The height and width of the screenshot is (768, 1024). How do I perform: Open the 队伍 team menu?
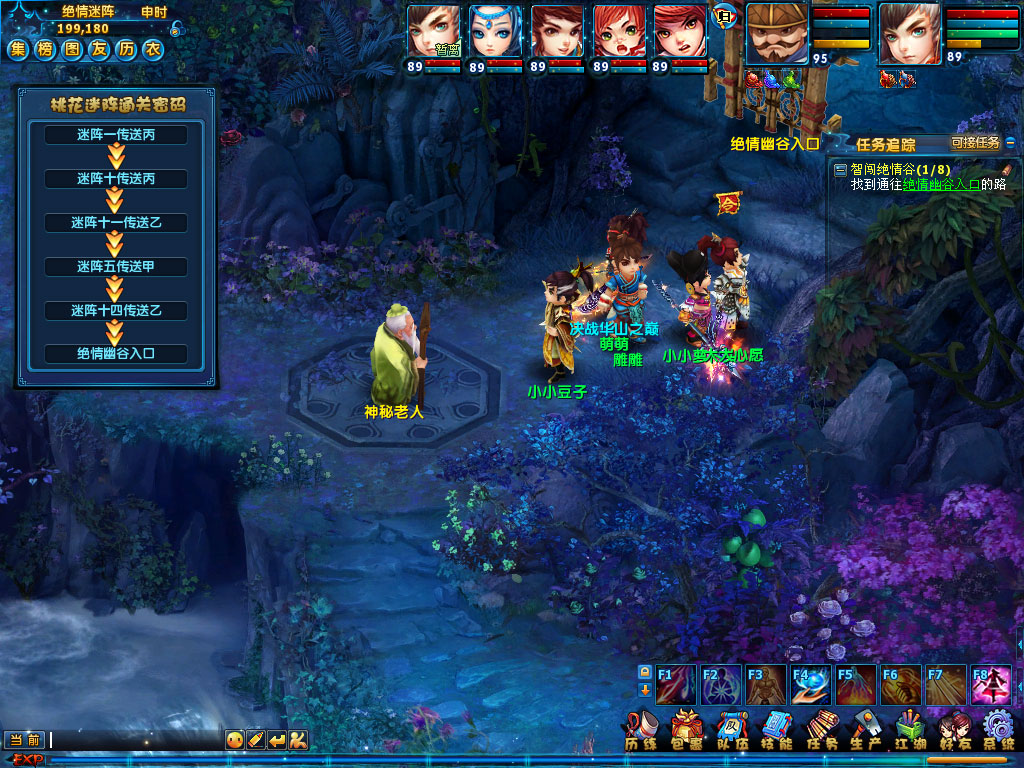731,728
